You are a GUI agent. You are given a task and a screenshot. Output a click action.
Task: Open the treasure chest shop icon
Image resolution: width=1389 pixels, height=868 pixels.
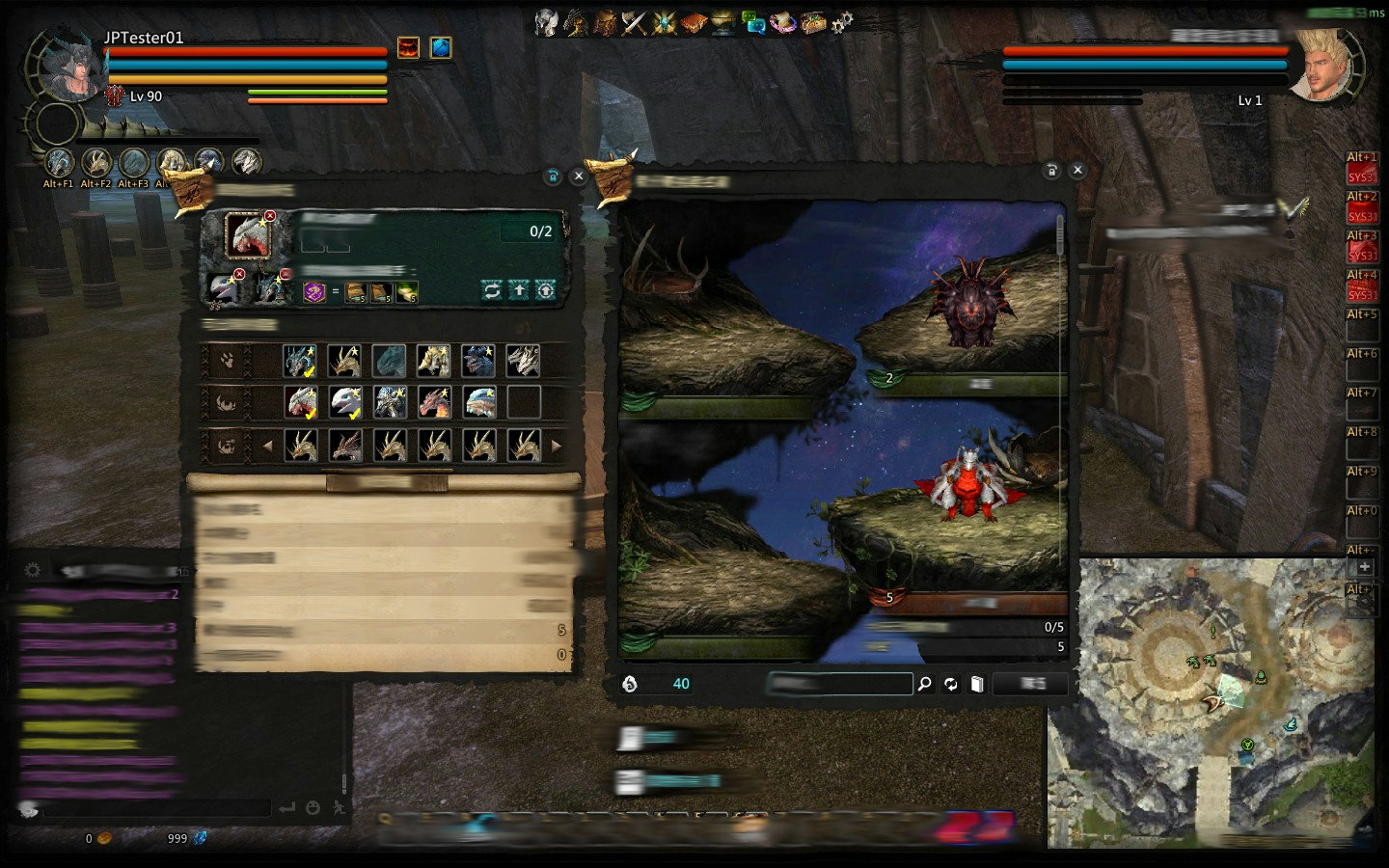point(813,23)
